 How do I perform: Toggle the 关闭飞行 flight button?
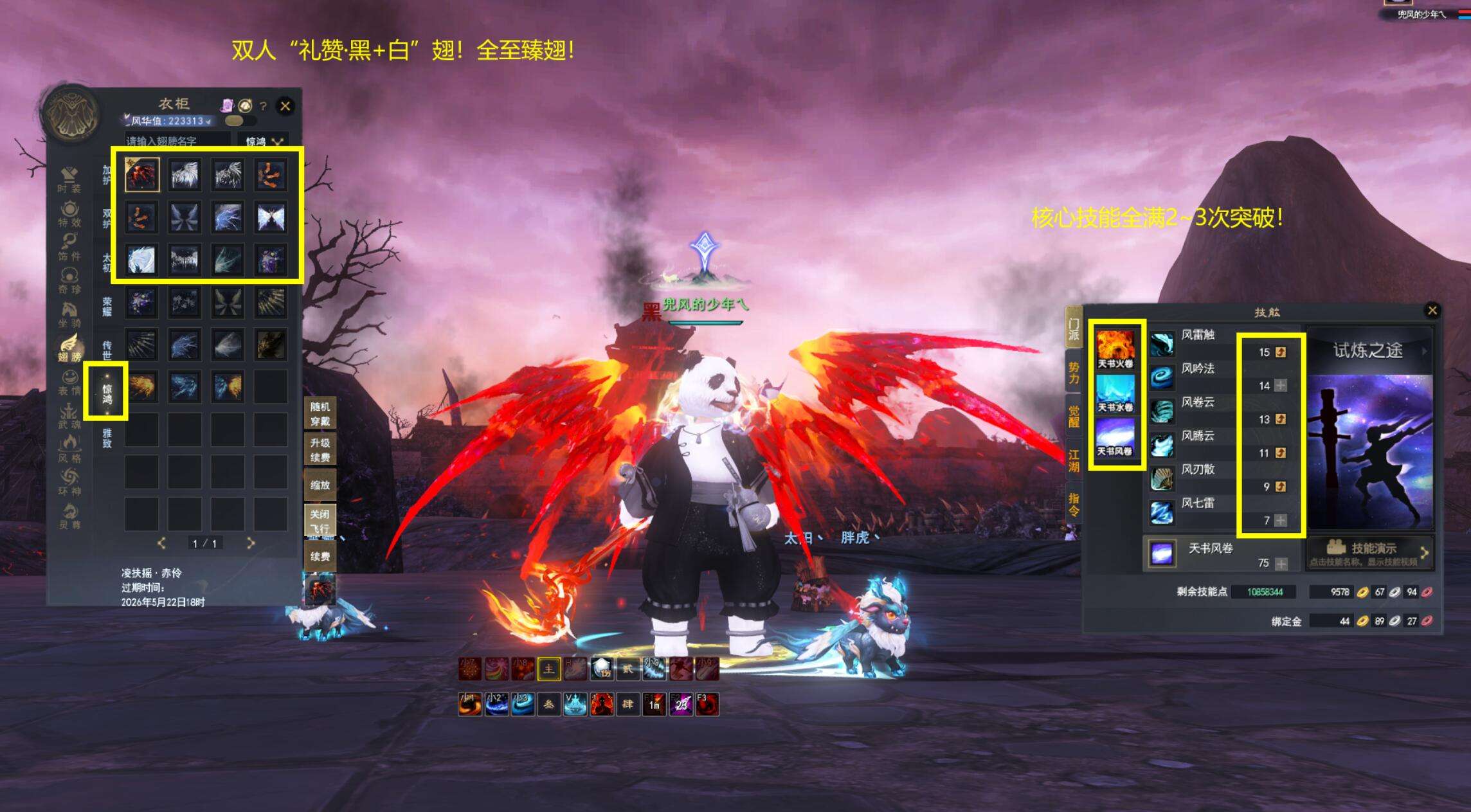click(320, 521)
